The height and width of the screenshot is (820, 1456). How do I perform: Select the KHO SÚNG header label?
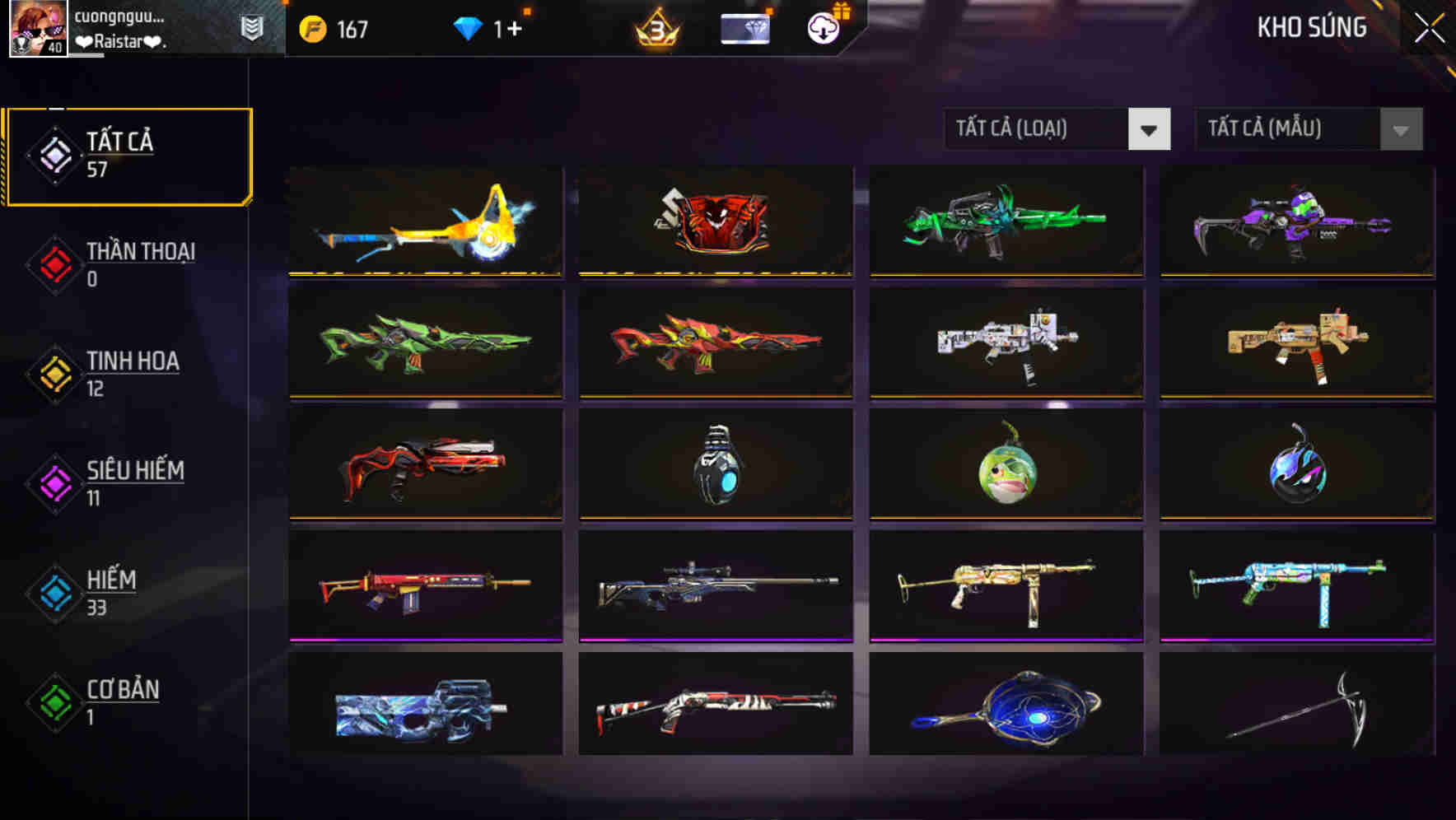[x=1311, y=27]
